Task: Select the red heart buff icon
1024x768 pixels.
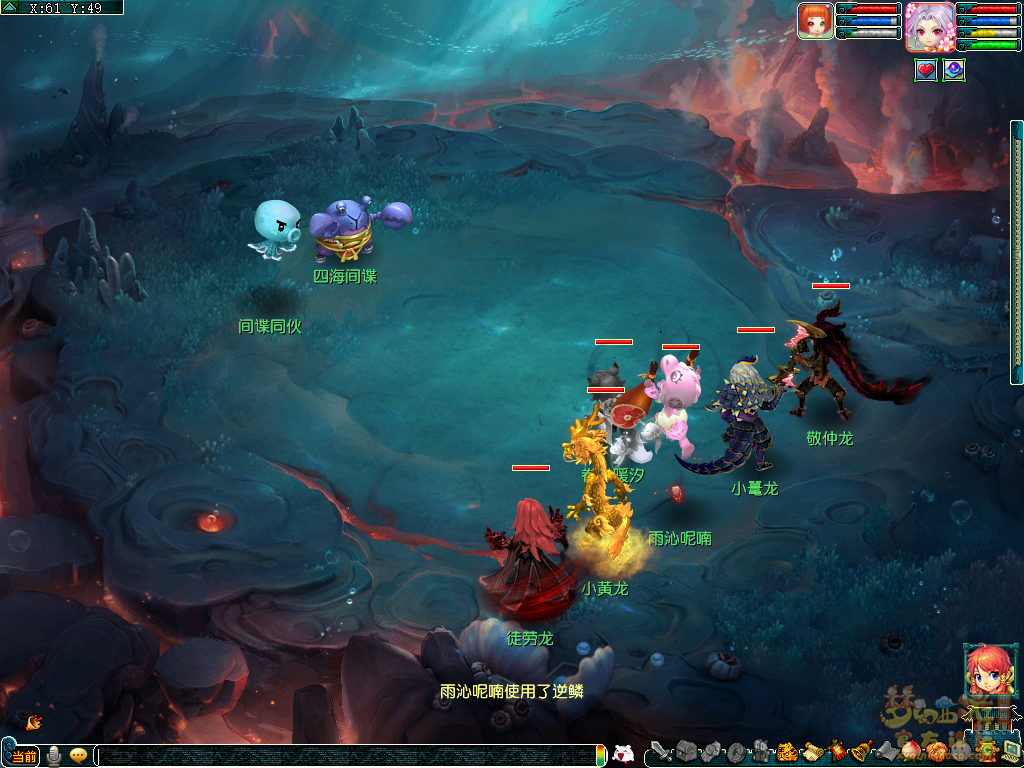Action: click(926, 70)
